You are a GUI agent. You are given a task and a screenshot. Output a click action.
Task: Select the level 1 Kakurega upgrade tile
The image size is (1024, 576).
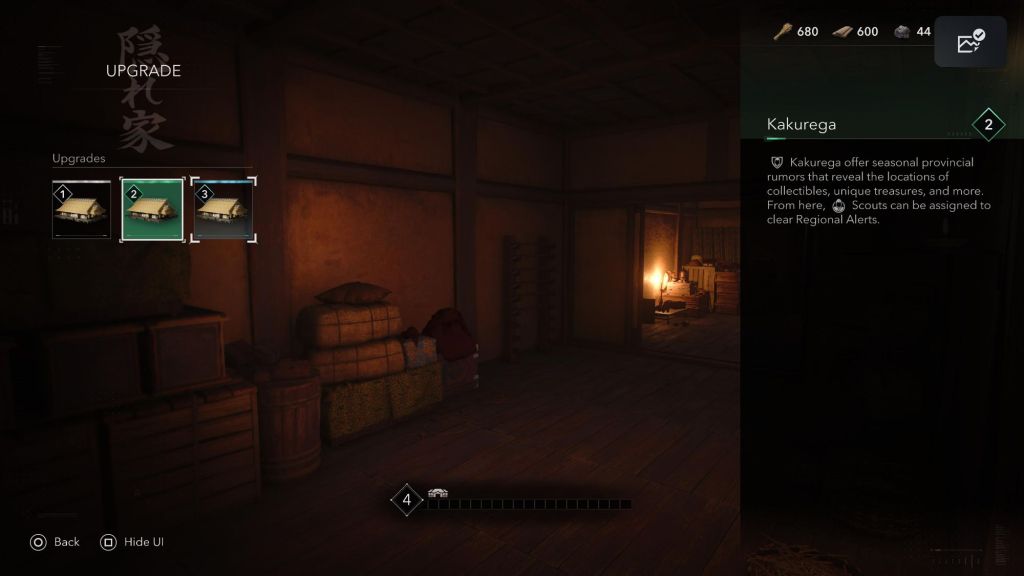point(82,210)
